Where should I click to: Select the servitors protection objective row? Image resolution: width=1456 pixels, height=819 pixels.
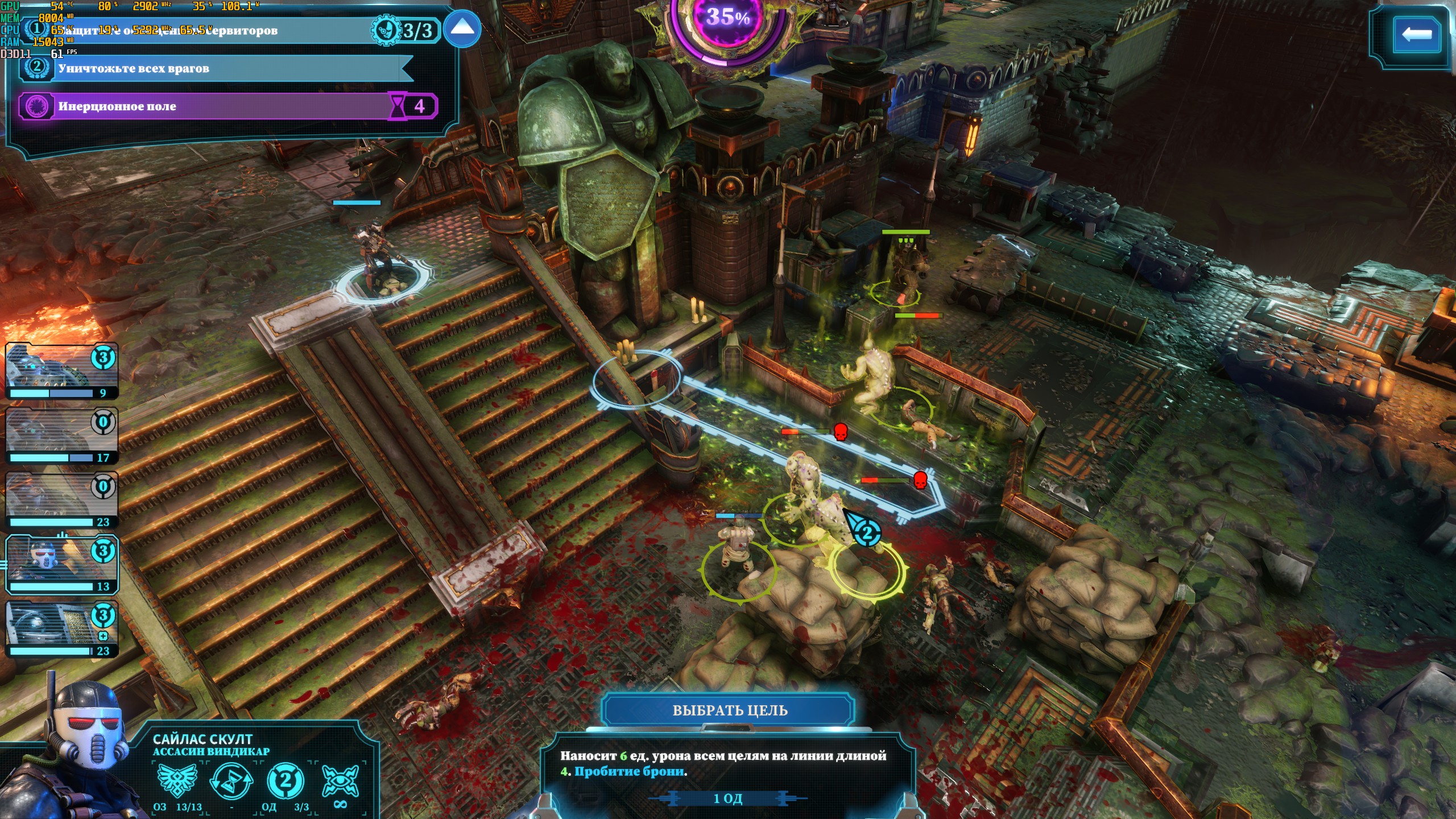[x=216, y=31]
